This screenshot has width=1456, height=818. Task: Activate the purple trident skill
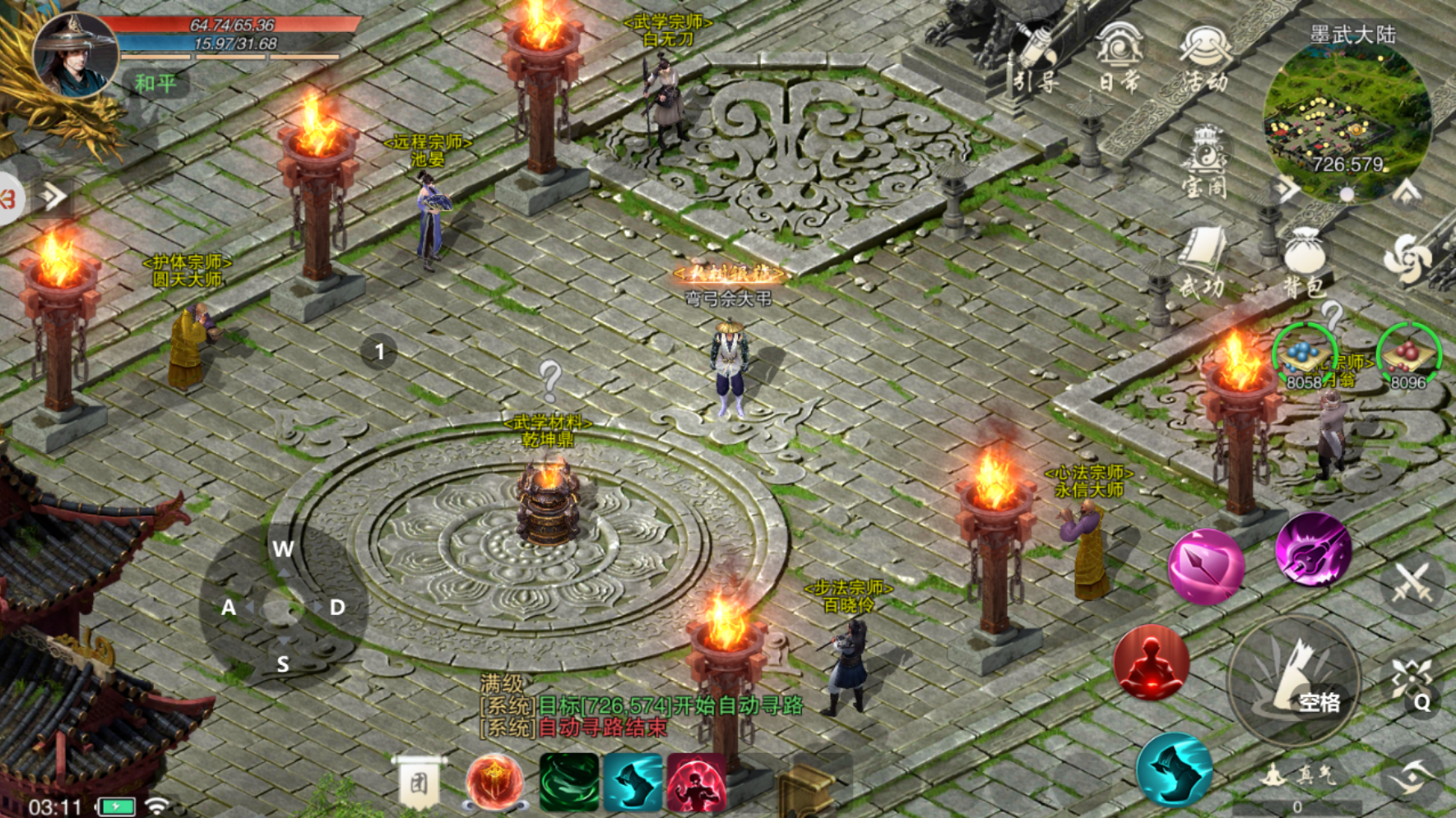pyautogui.click(x=1313, y=549)
